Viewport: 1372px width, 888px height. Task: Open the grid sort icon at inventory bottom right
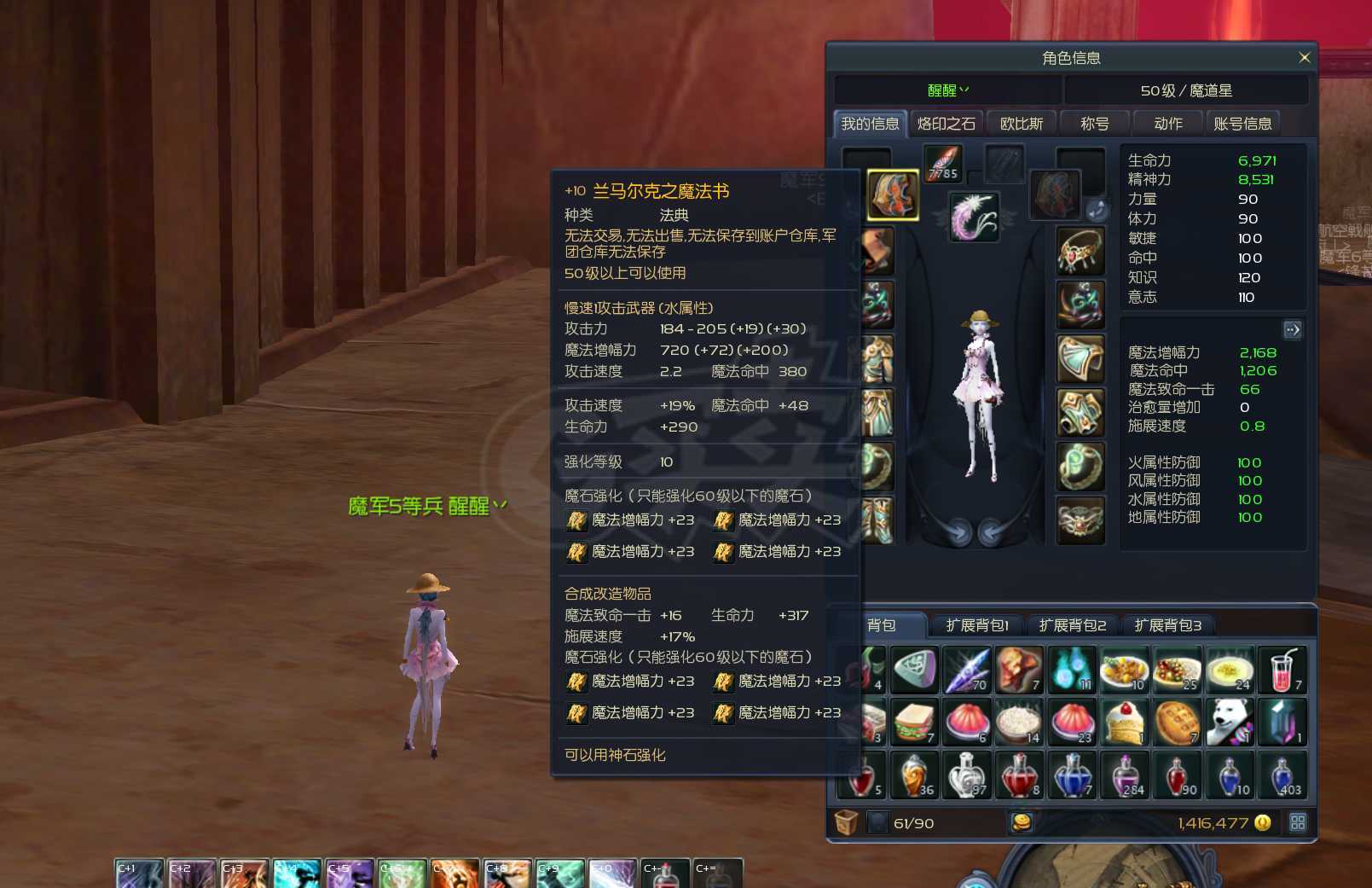[x=1299, y=821]
